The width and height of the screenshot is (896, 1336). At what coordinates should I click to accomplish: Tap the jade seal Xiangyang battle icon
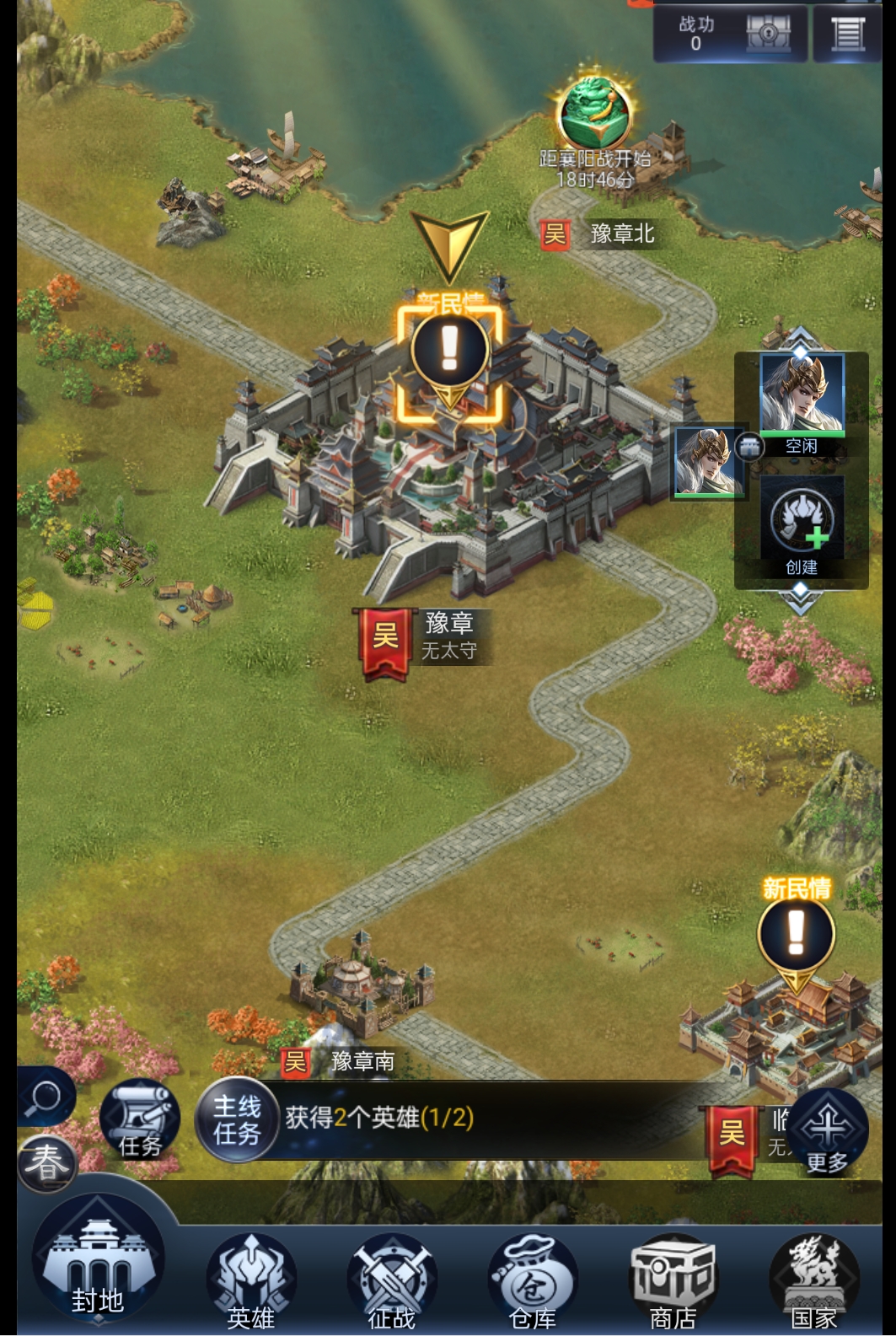(x=595, y=113)
